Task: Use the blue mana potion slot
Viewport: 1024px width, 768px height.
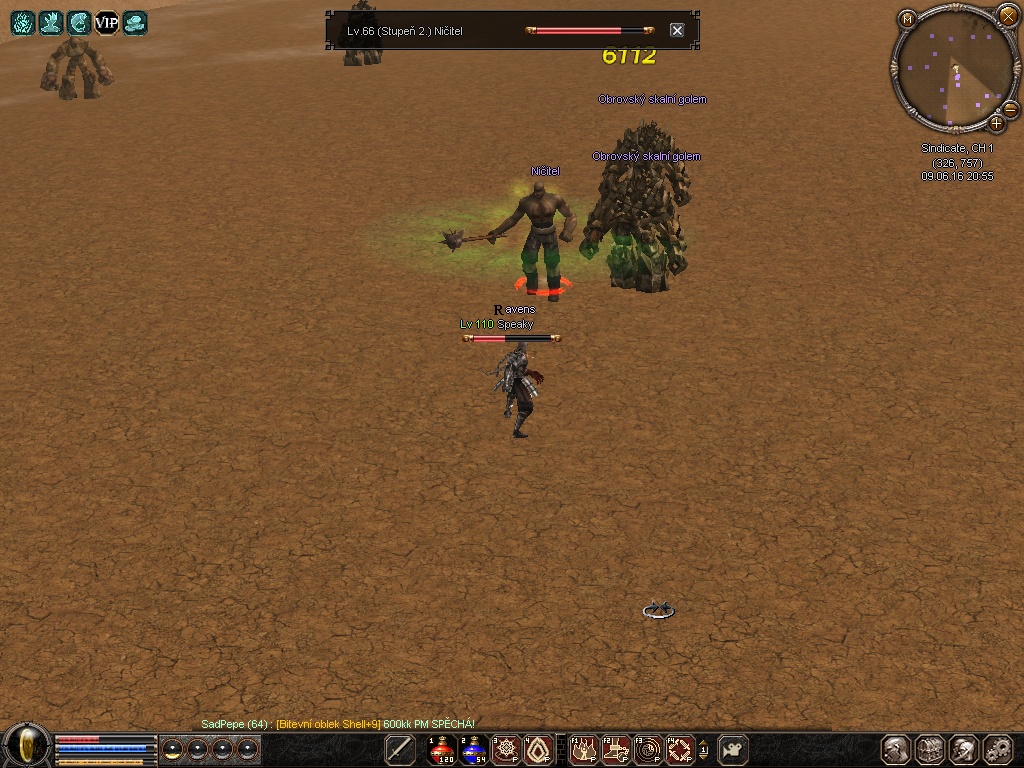Action: pyautogui.click(x=474, y=750)
